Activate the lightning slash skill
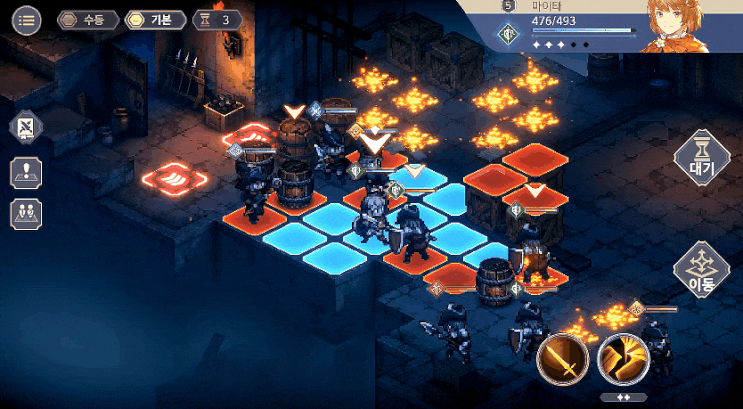The height and width of the screenshot is (409, 743). click(623, 360)
